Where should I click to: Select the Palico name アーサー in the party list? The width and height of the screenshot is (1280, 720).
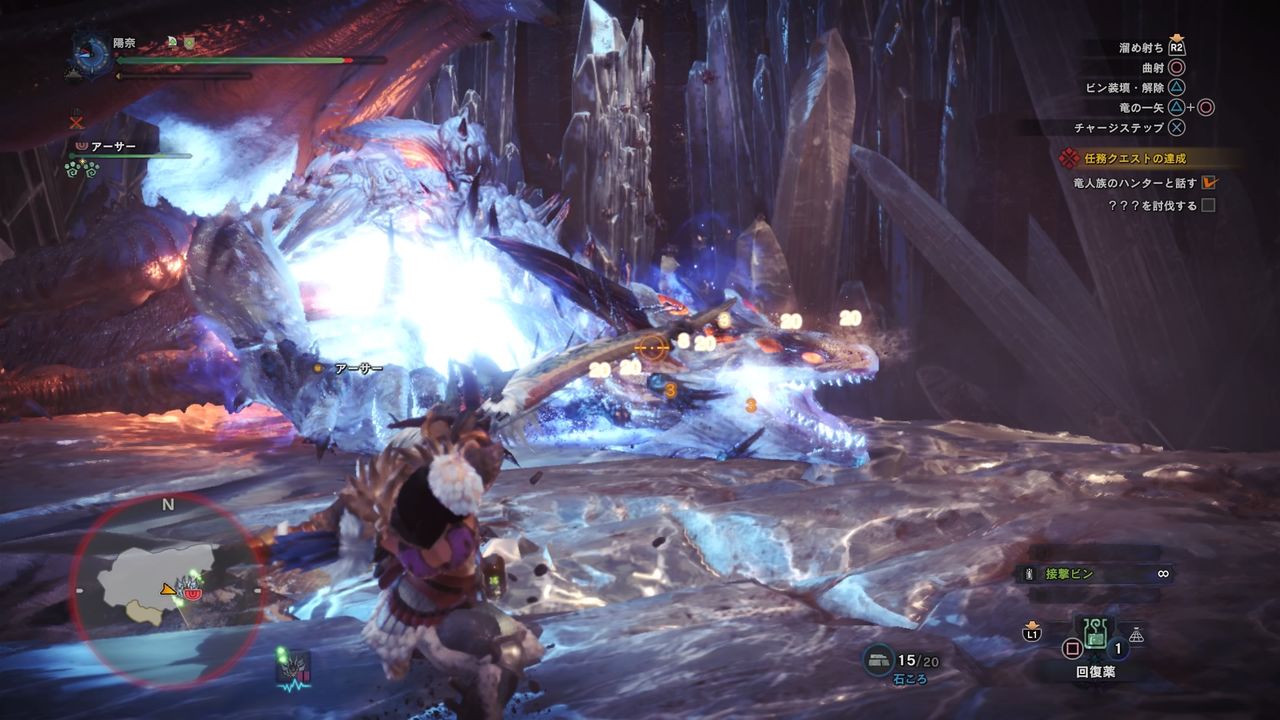(x=113, y=146)
